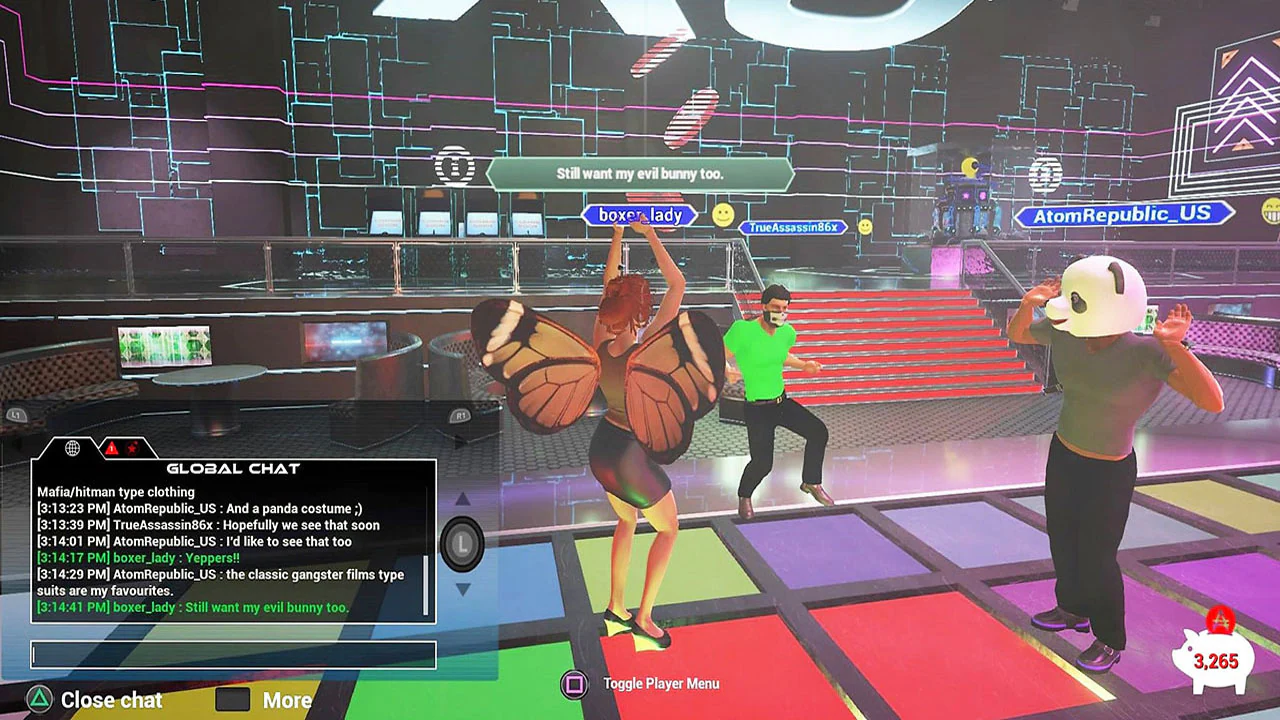Click the chat scroll-down arrow

pyautogui.click(x=463, y=590)
